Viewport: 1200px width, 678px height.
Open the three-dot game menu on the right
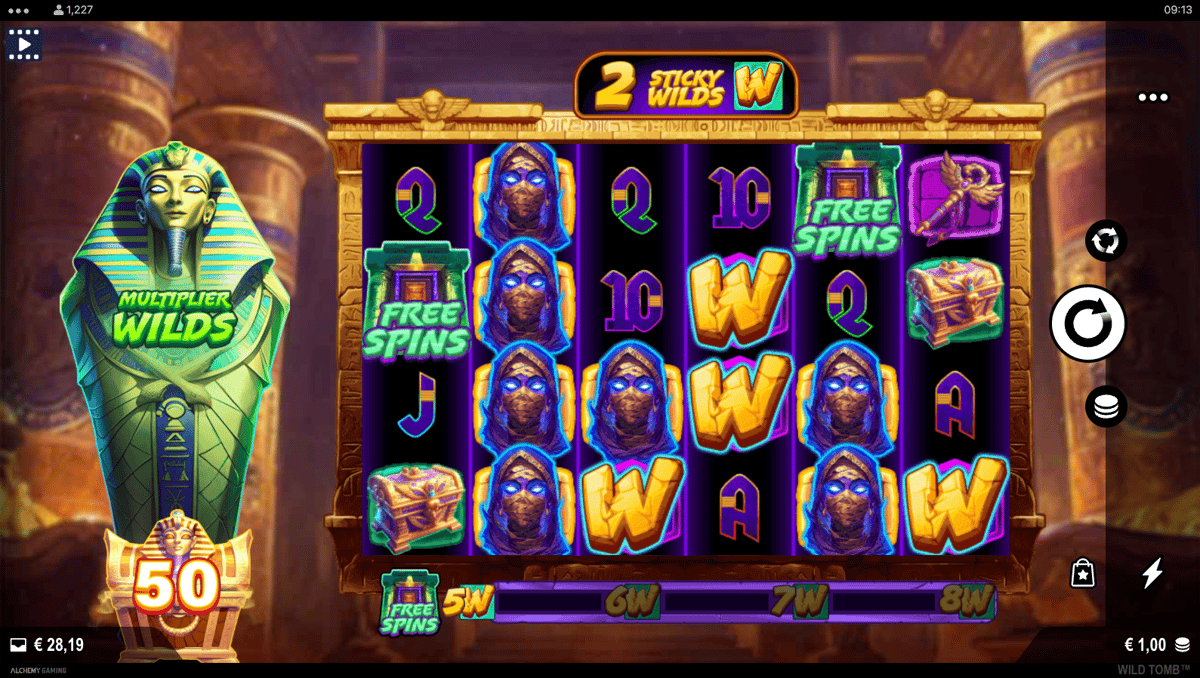(x=1152, y=98)
